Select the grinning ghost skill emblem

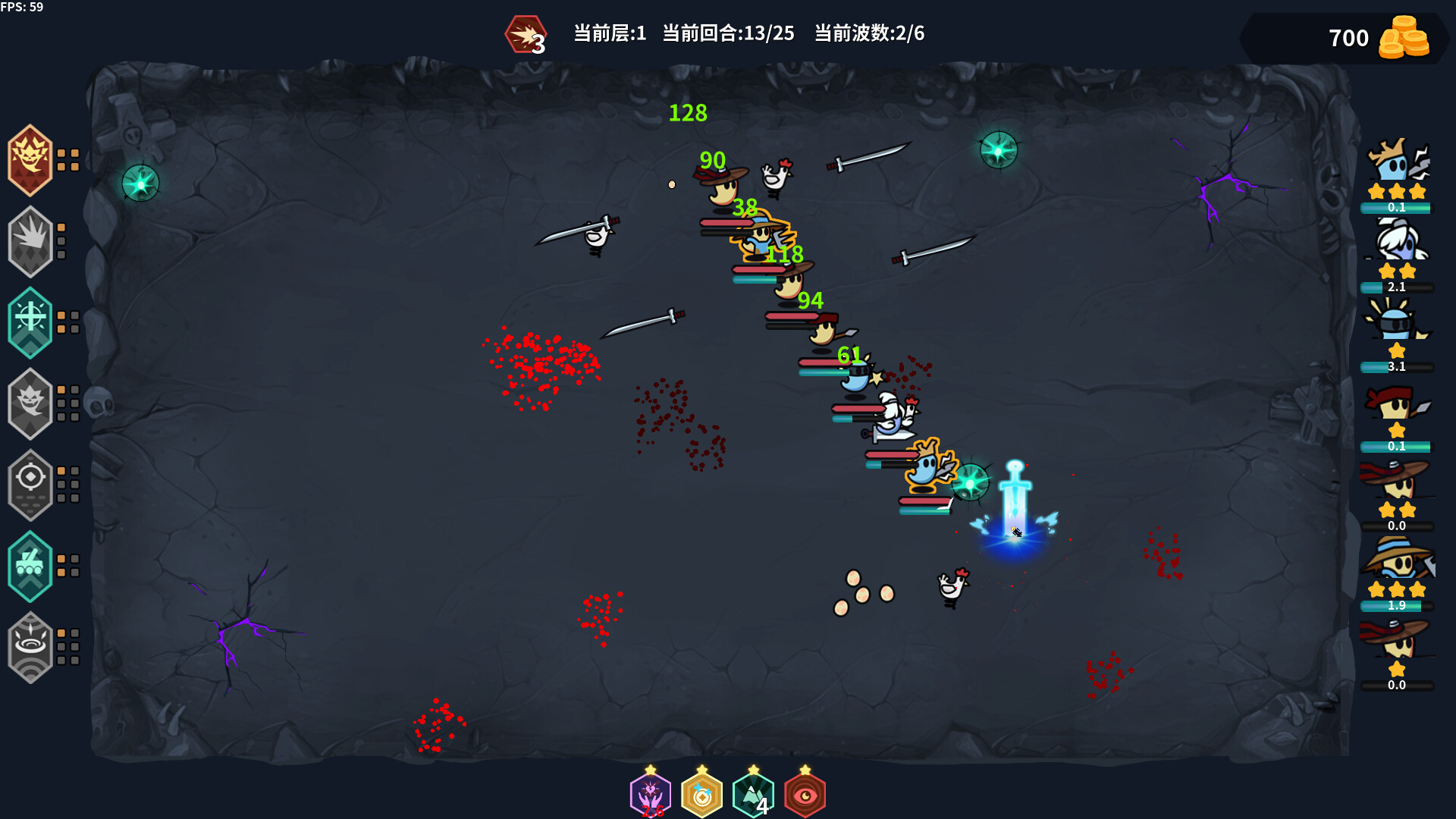(30, 404)
